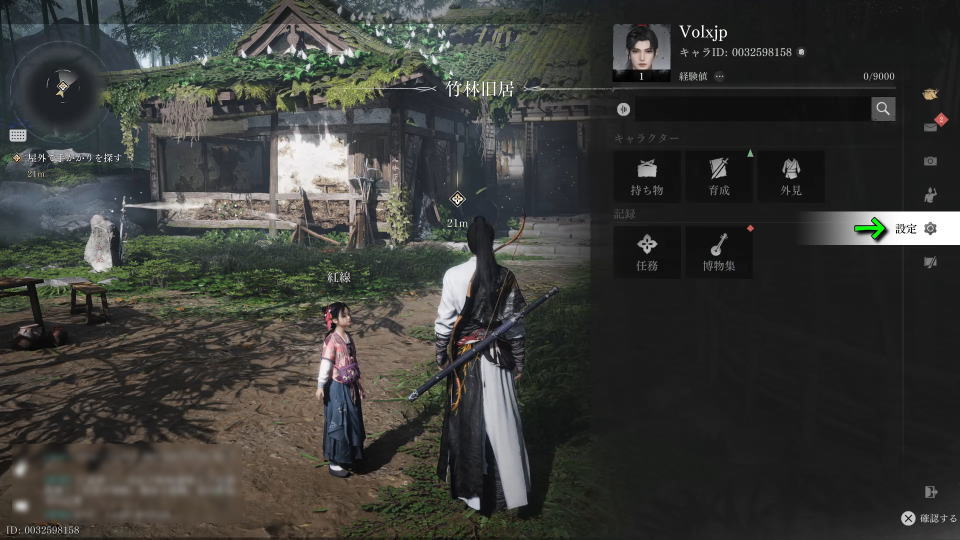The image size is (960, 540).
Task: Open the golden icon atop the sidebar
Action: point(931,94)
